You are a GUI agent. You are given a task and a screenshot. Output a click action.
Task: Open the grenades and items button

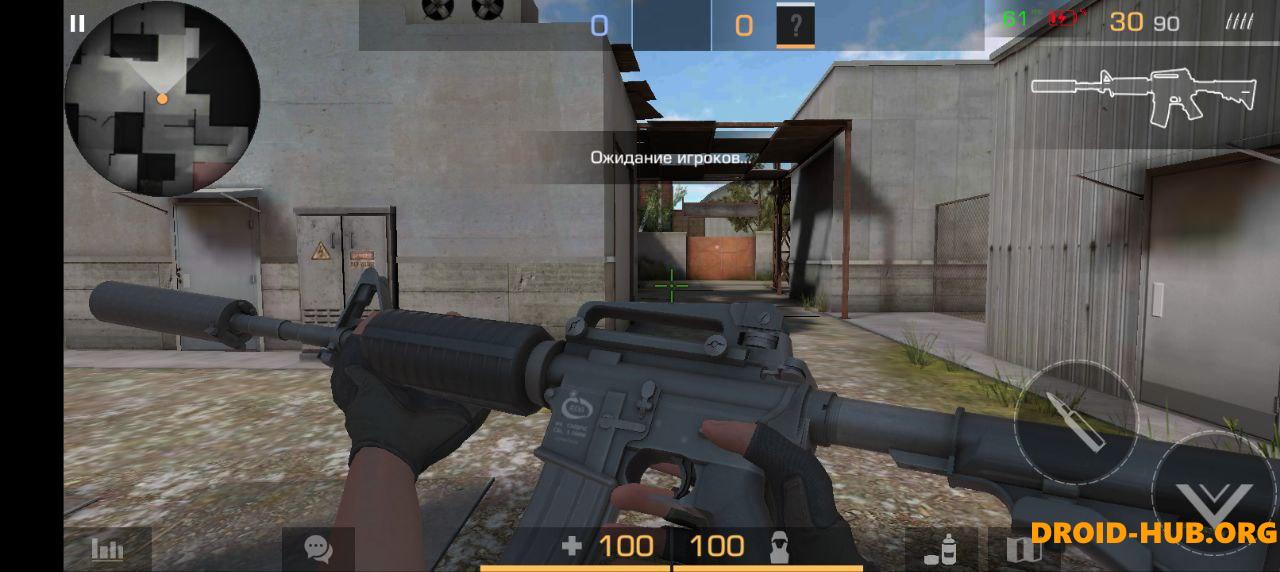click(x=941, y=549)
